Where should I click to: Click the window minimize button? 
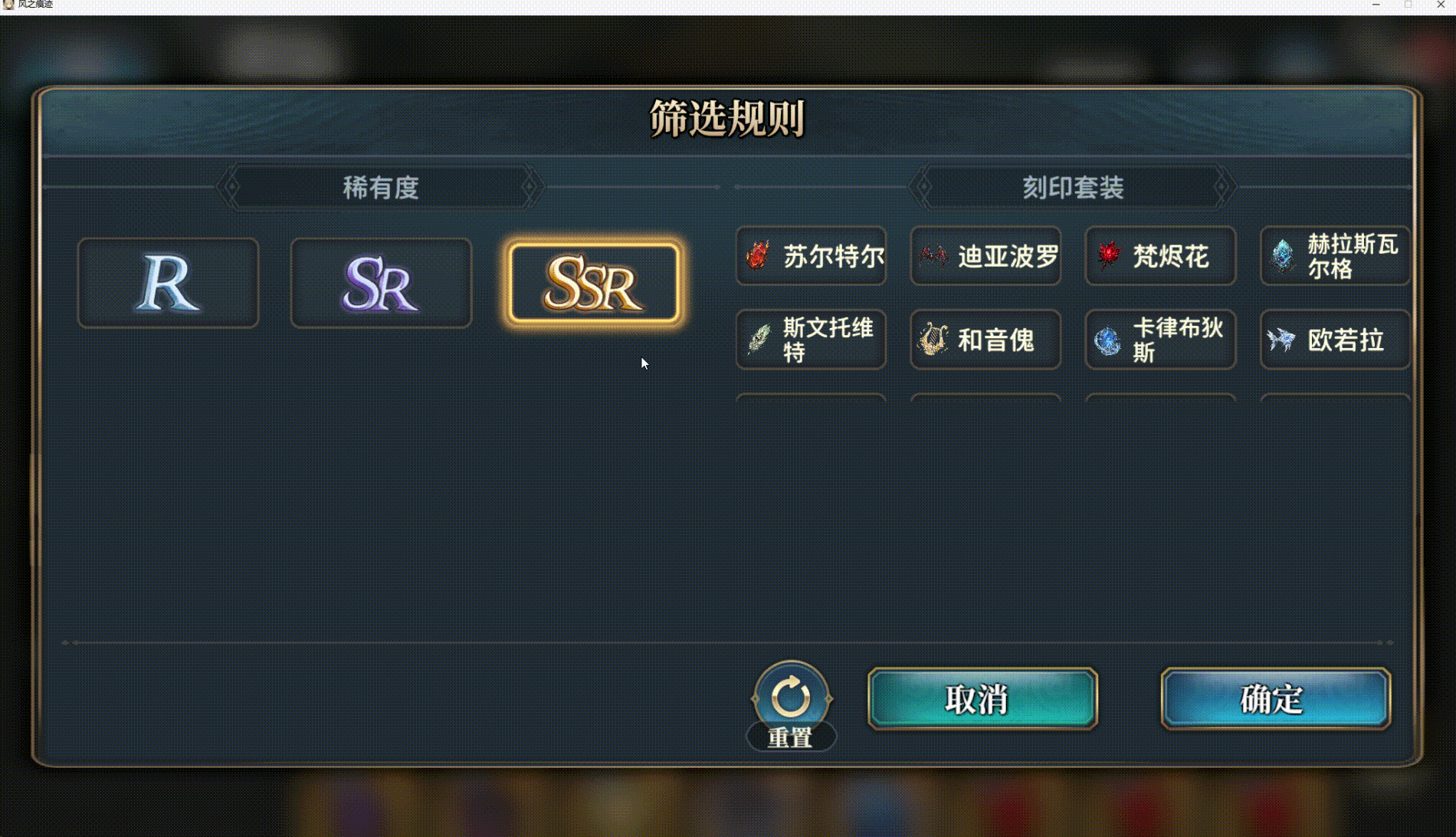tap(1377, 5)
